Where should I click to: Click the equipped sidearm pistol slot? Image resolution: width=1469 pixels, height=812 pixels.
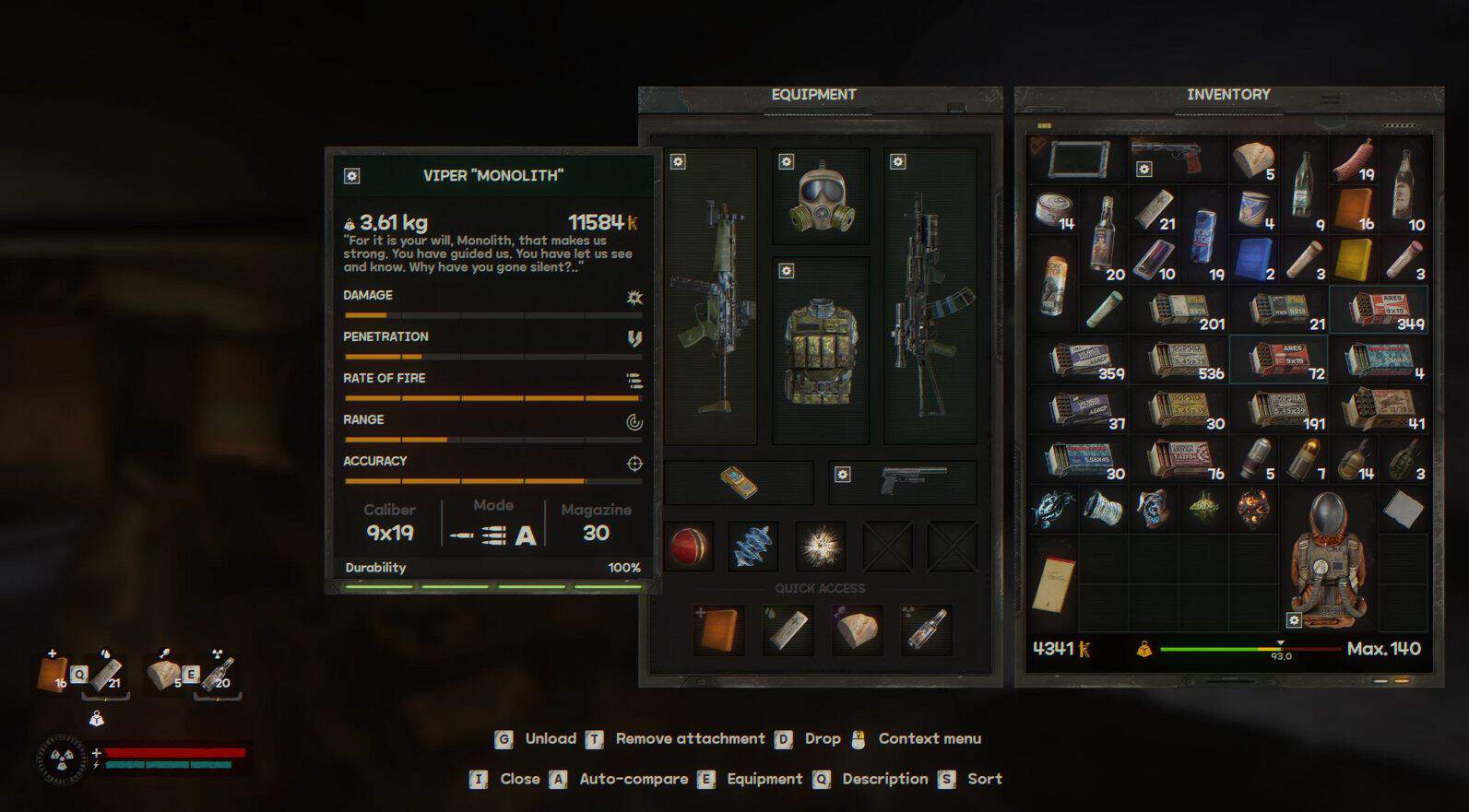tap(902, 482)
